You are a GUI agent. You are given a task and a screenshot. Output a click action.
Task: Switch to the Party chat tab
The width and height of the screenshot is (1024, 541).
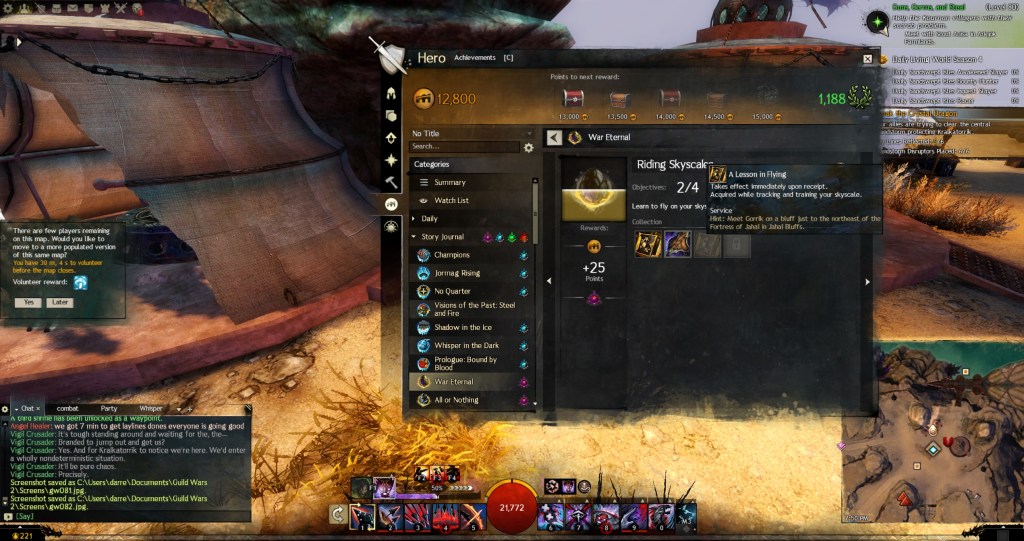coord(109,408)
